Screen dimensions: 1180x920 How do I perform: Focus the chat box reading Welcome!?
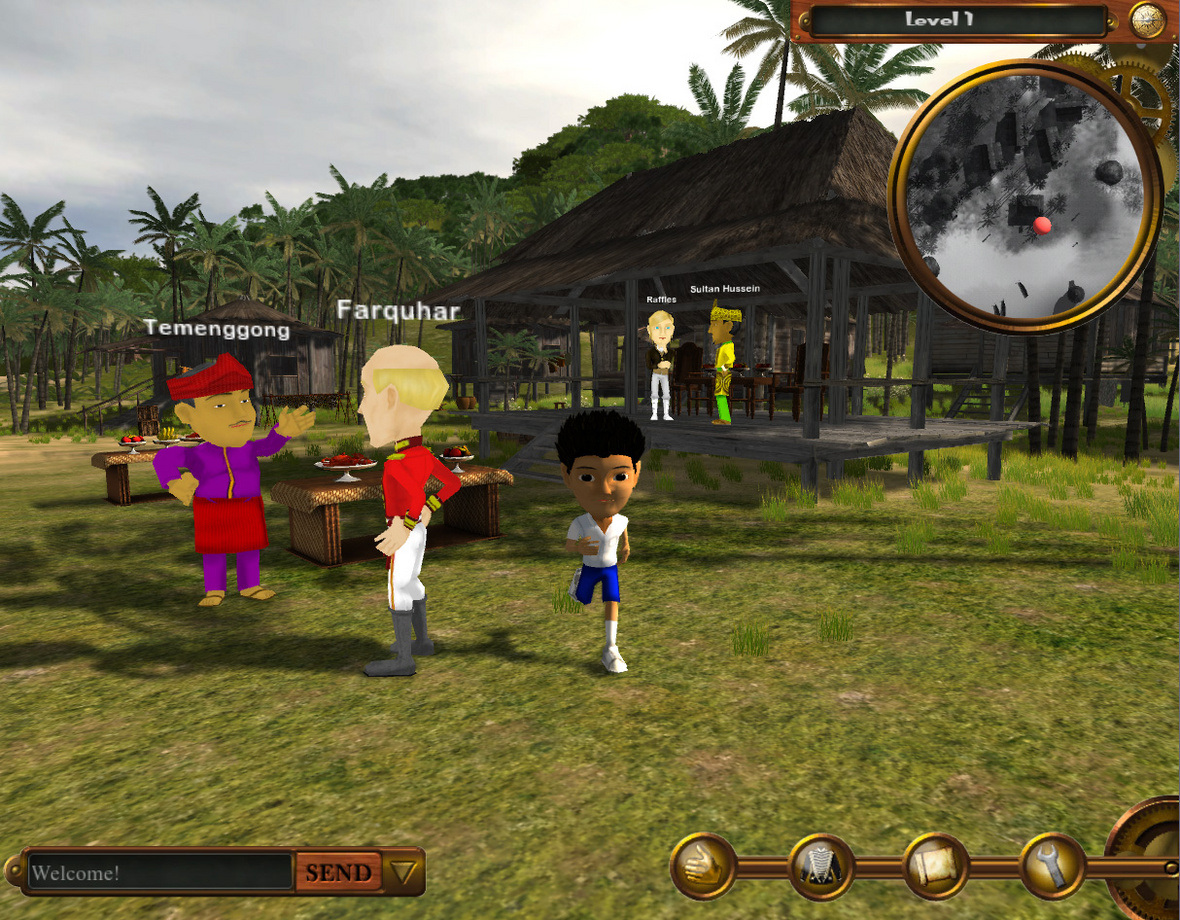(x=160, y=872)
